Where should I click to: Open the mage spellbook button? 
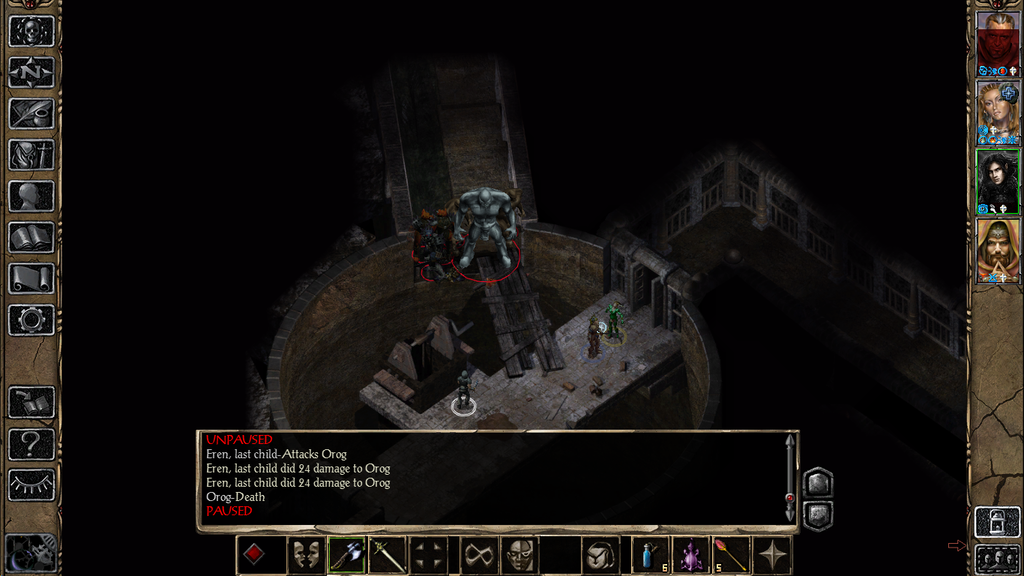pos(31,237)
